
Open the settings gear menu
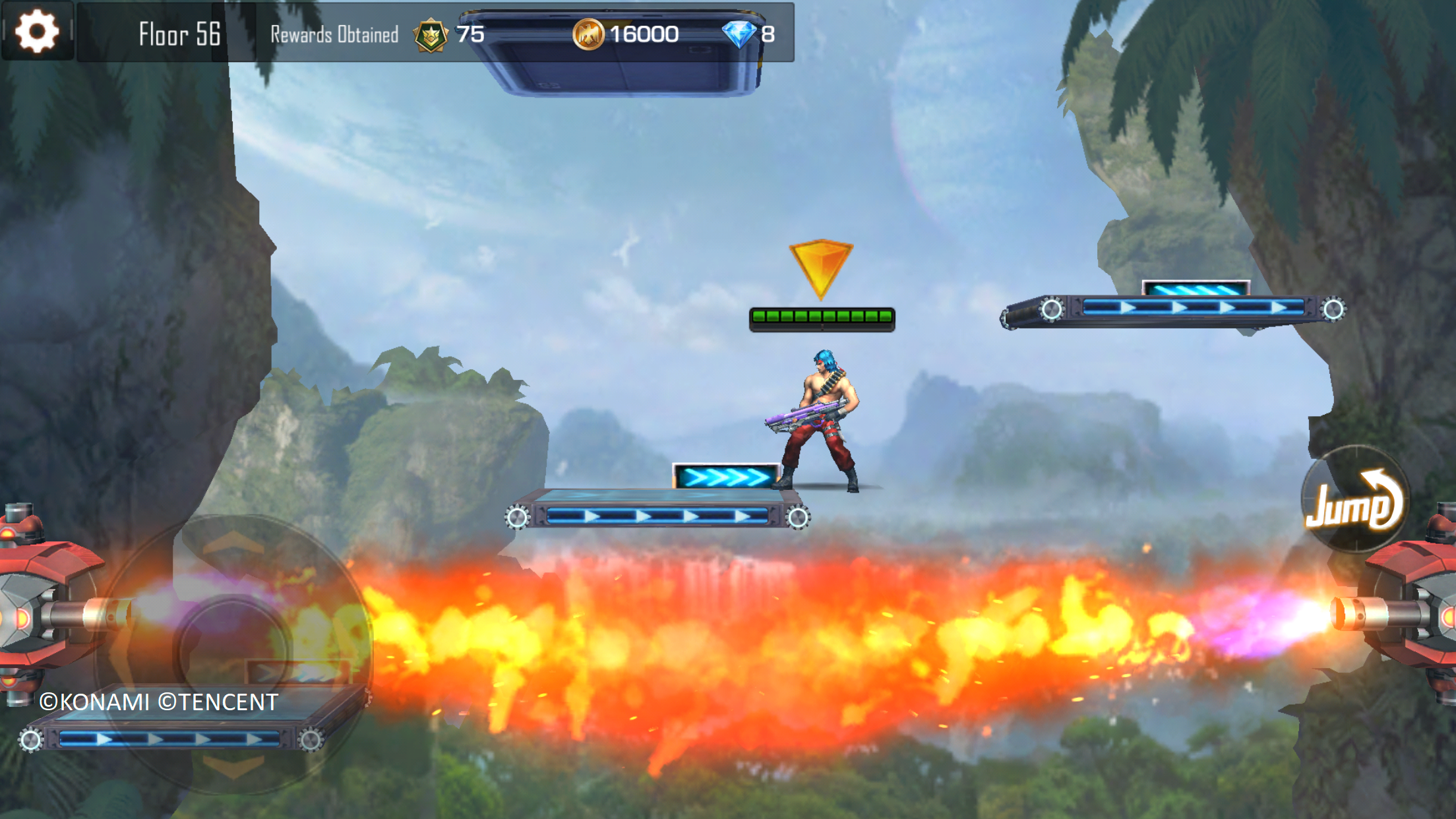[x=37, y=31]
